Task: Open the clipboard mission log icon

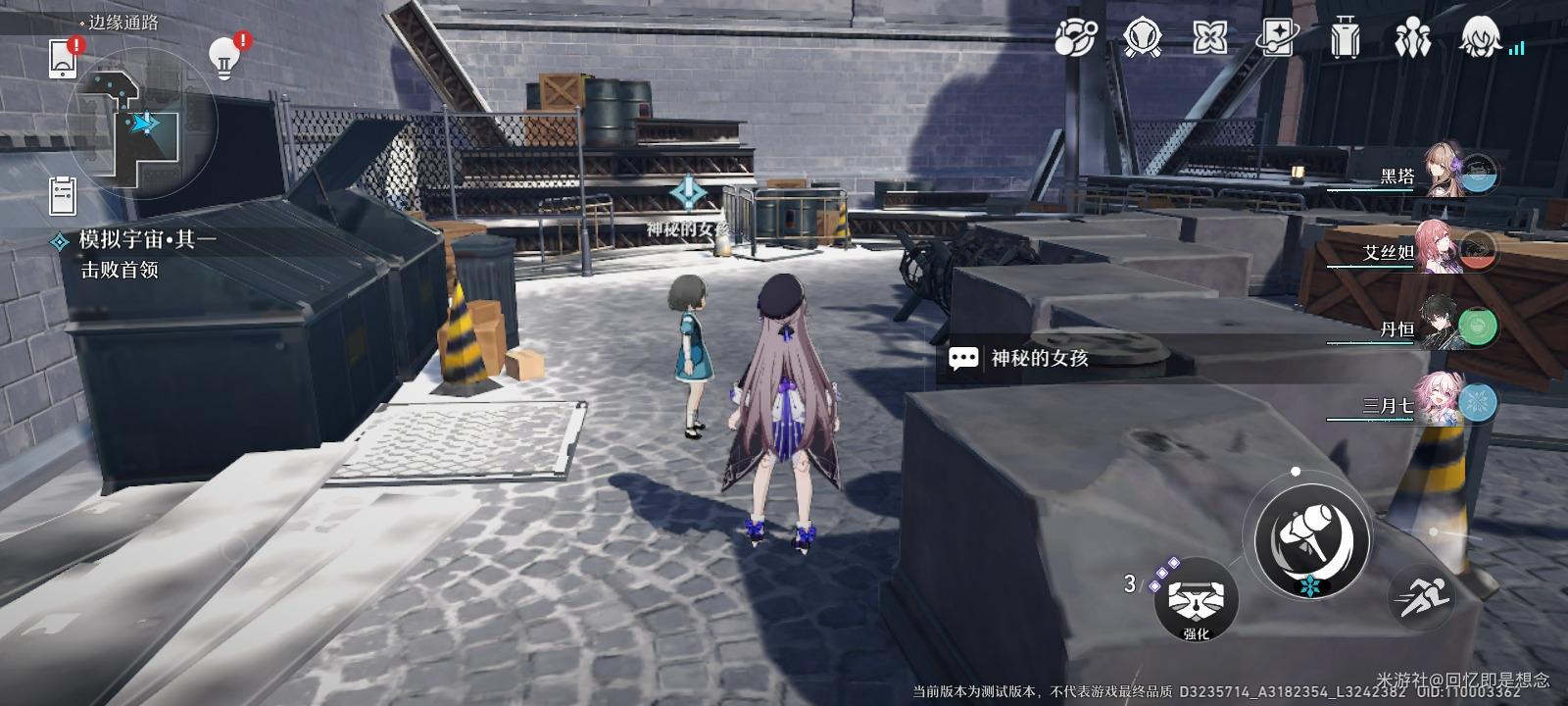Action: coord(63,196)
